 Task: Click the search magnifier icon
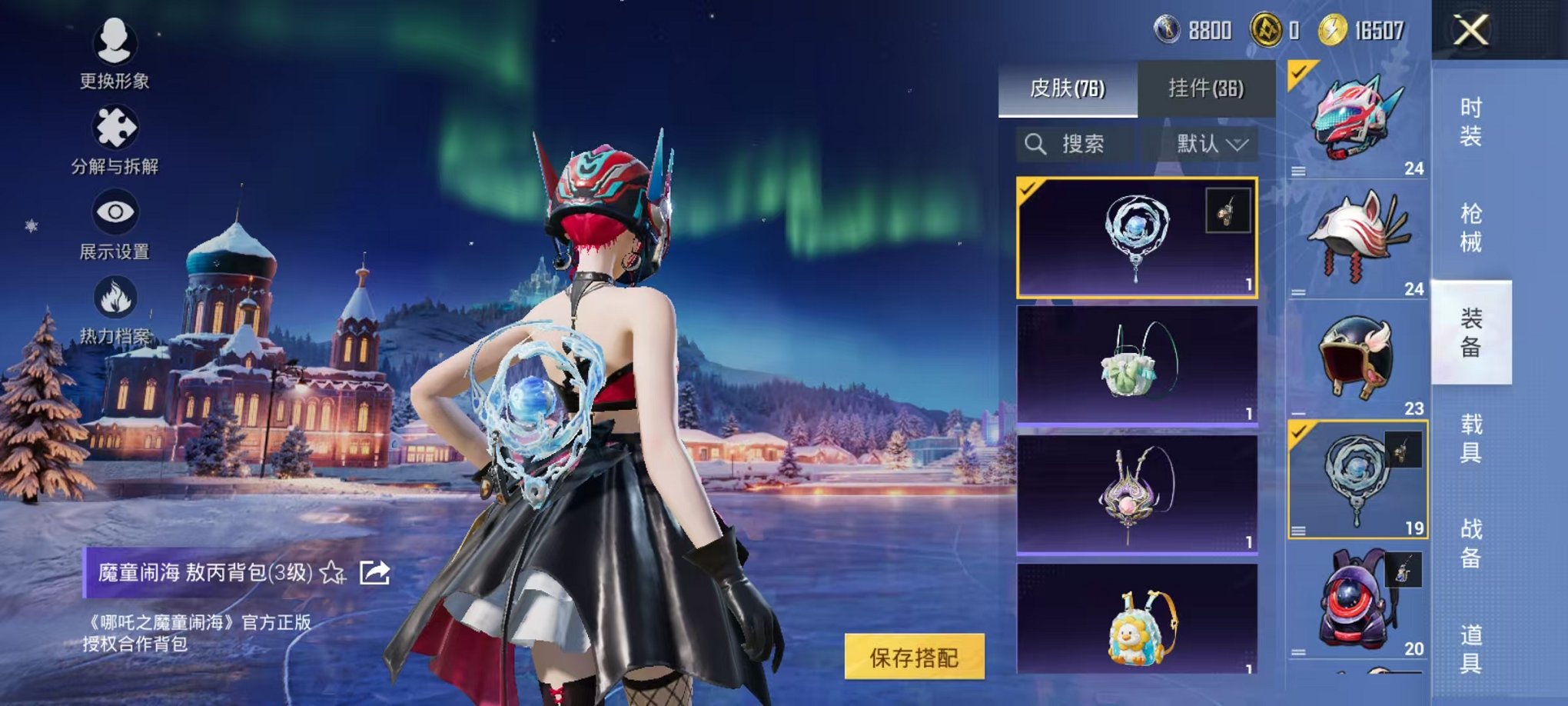click(x=1036, y=145)
